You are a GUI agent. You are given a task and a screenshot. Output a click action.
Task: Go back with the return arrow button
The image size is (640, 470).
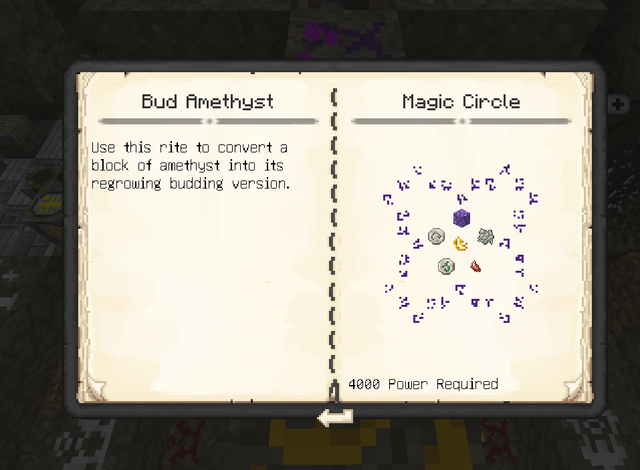tap(333, 416)
